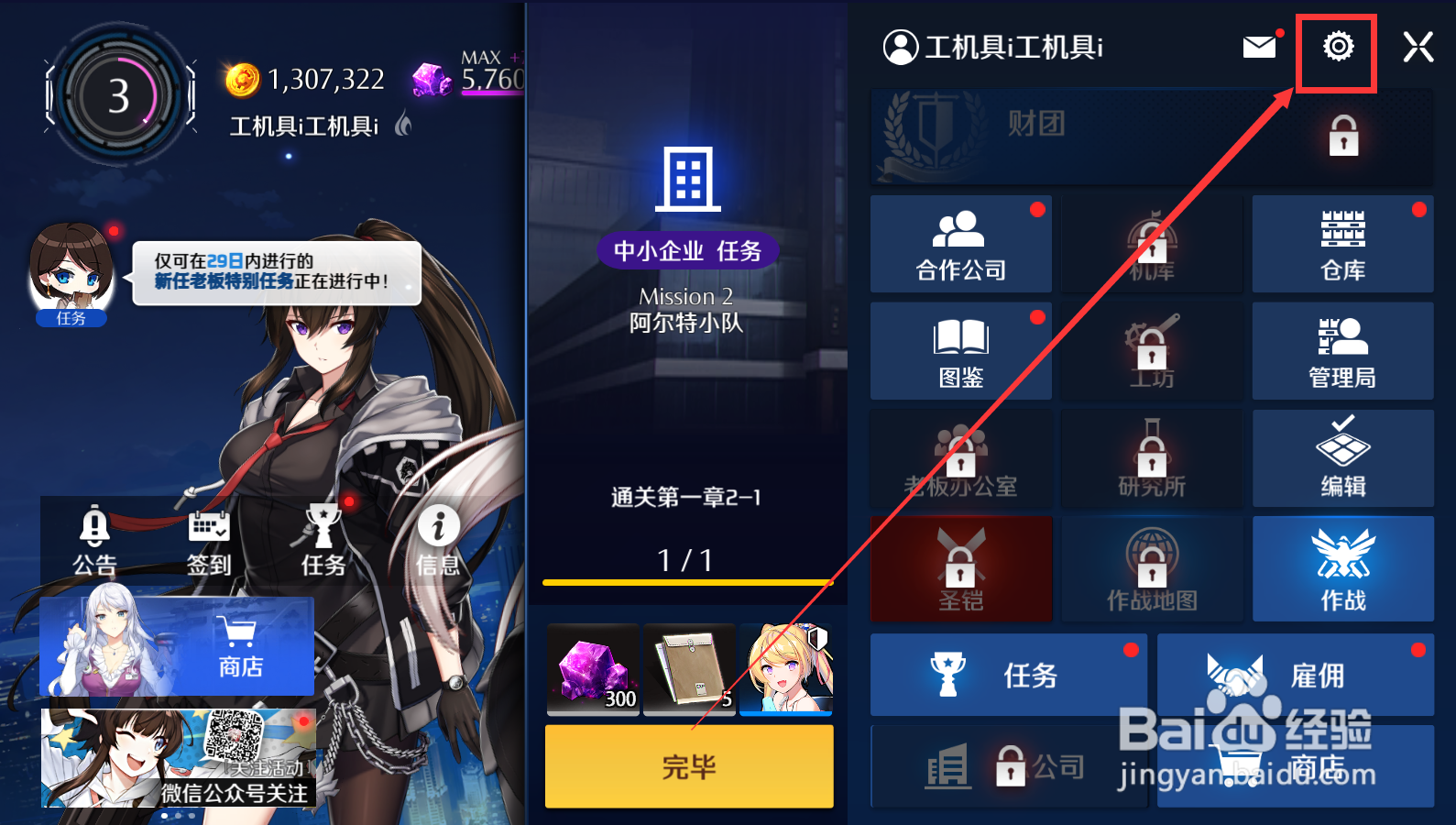The image size is (1456, 825).
Task: Open the 公告 announcements bell
Action: 94,543
